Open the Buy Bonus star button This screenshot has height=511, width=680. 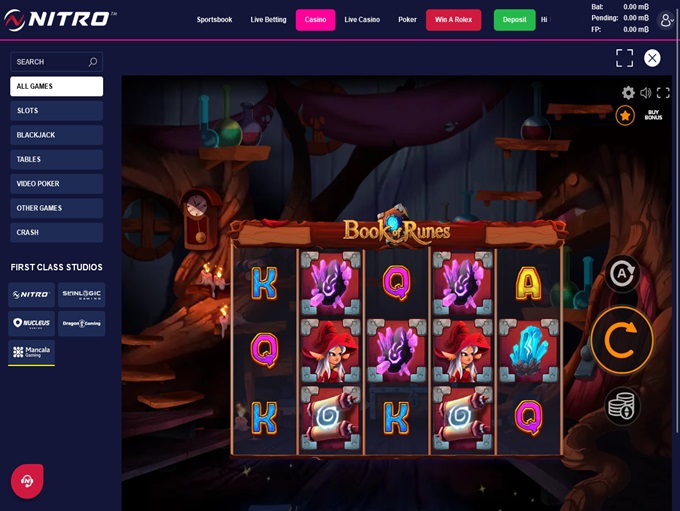tap(625, 116)
